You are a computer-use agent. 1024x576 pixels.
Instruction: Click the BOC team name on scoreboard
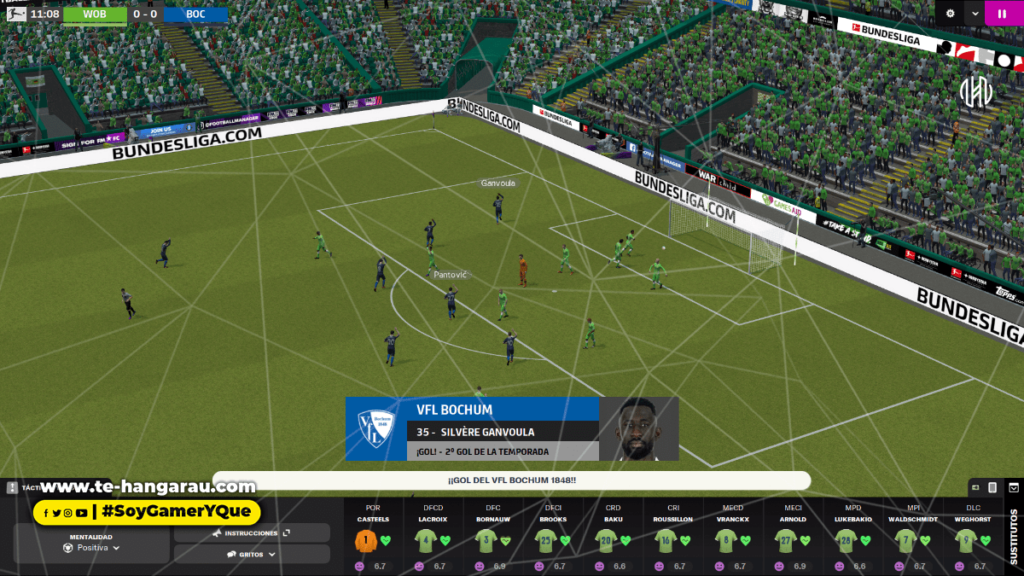point(195,15)
